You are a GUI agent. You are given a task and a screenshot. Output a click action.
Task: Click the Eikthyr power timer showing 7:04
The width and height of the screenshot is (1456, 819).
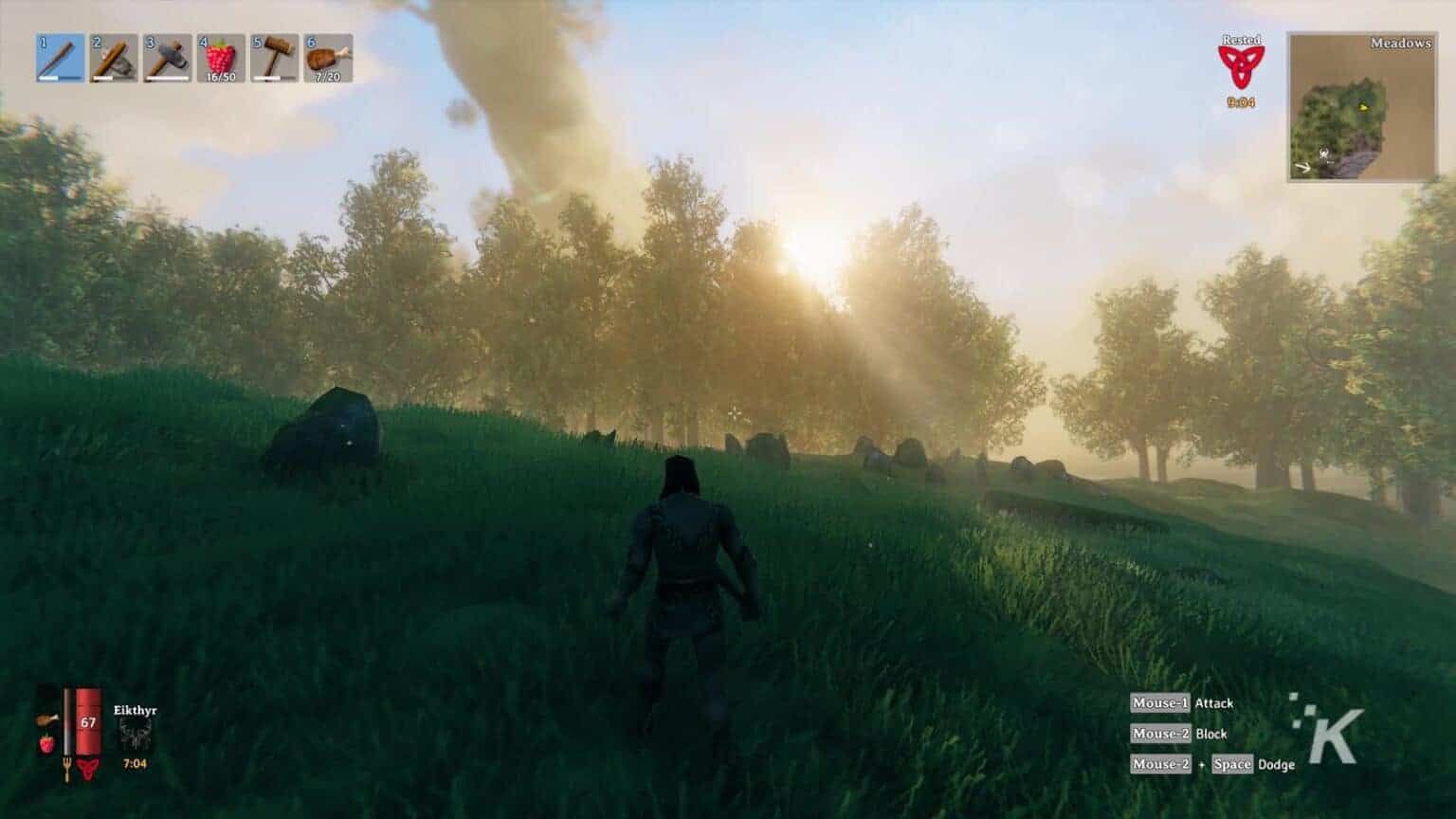point(135,763)
